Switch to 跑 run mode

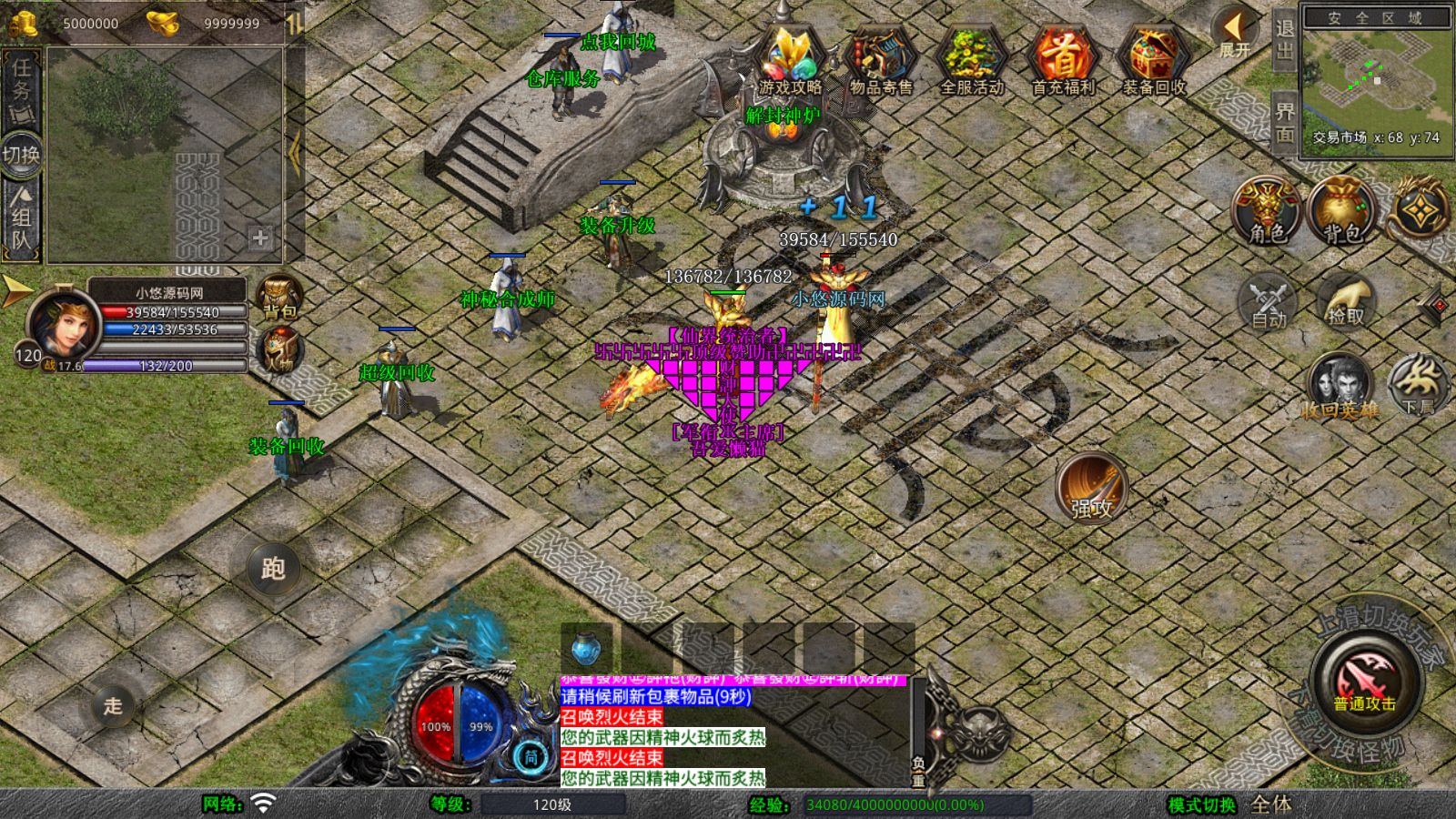273,568
